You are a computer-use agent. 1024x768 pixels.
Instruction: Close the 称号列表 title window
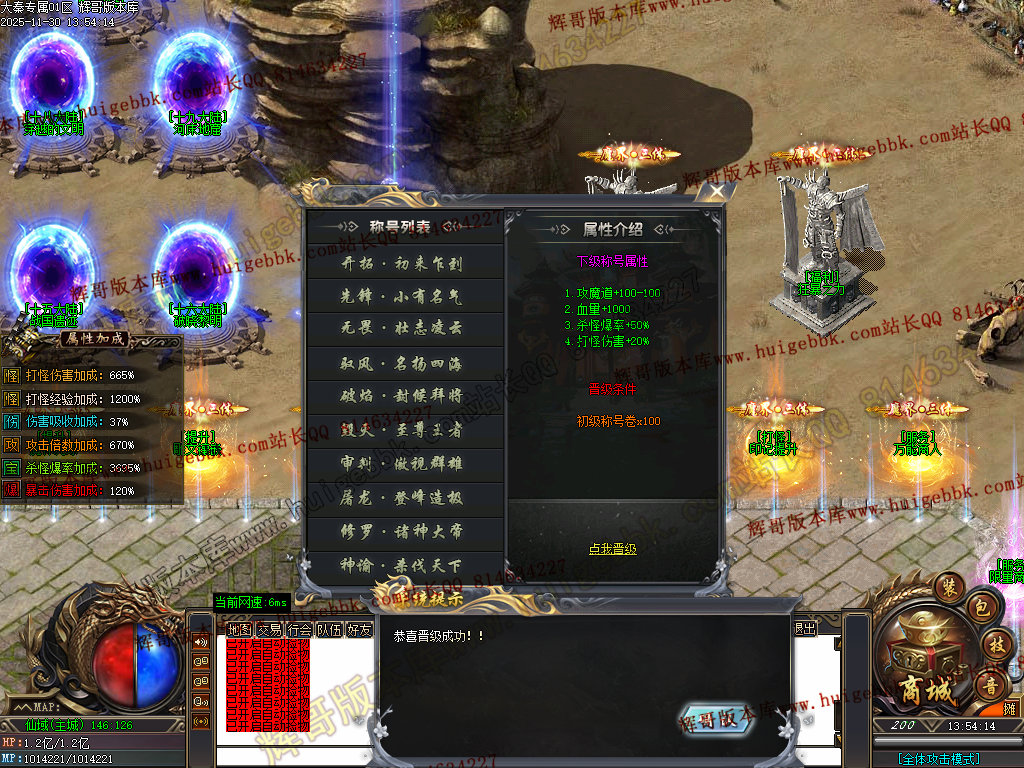[715, 193]
